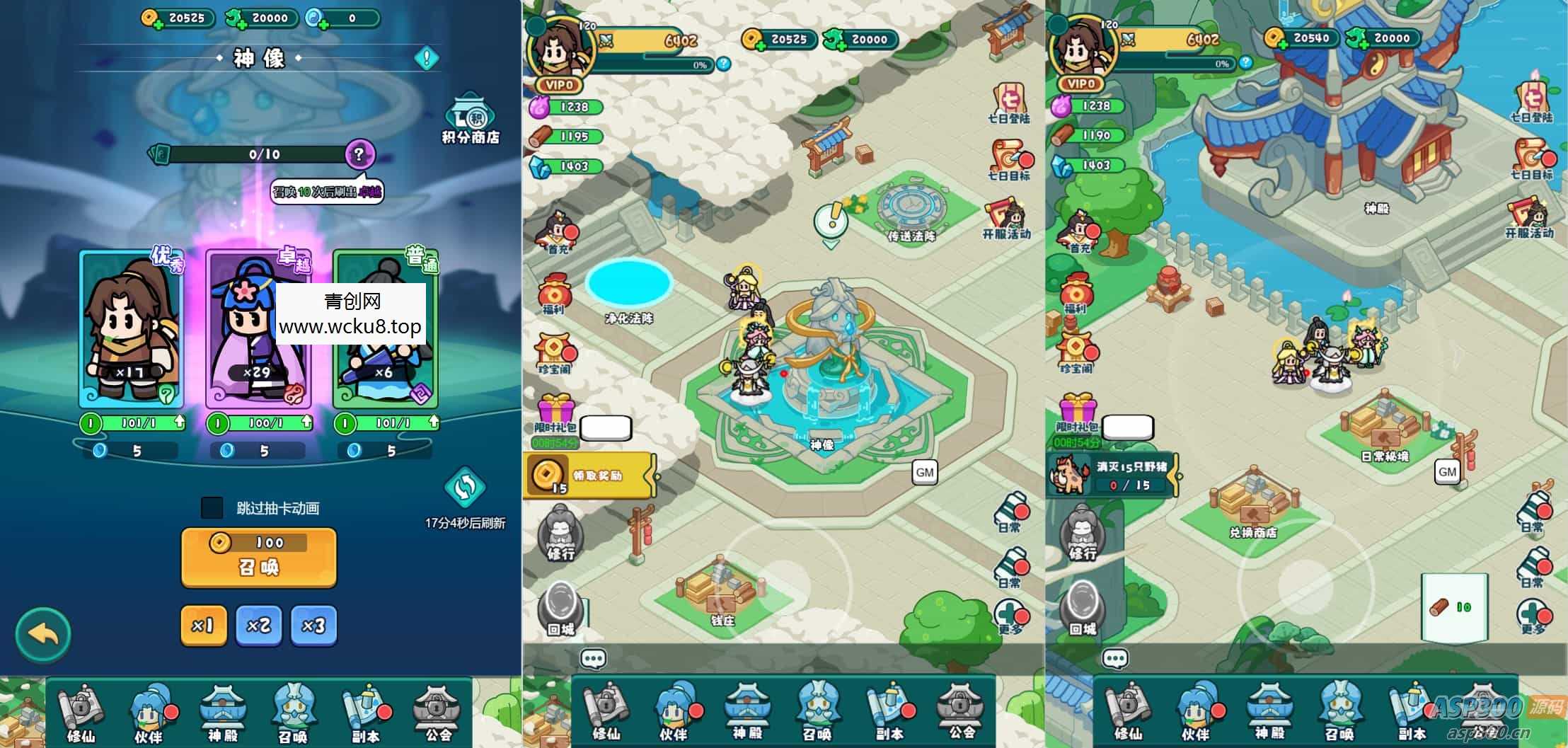Viewport: 1568px width, 748px height.
Task: Claim the 领取奖励 reward banner
Action: click(x=591, y=476)
